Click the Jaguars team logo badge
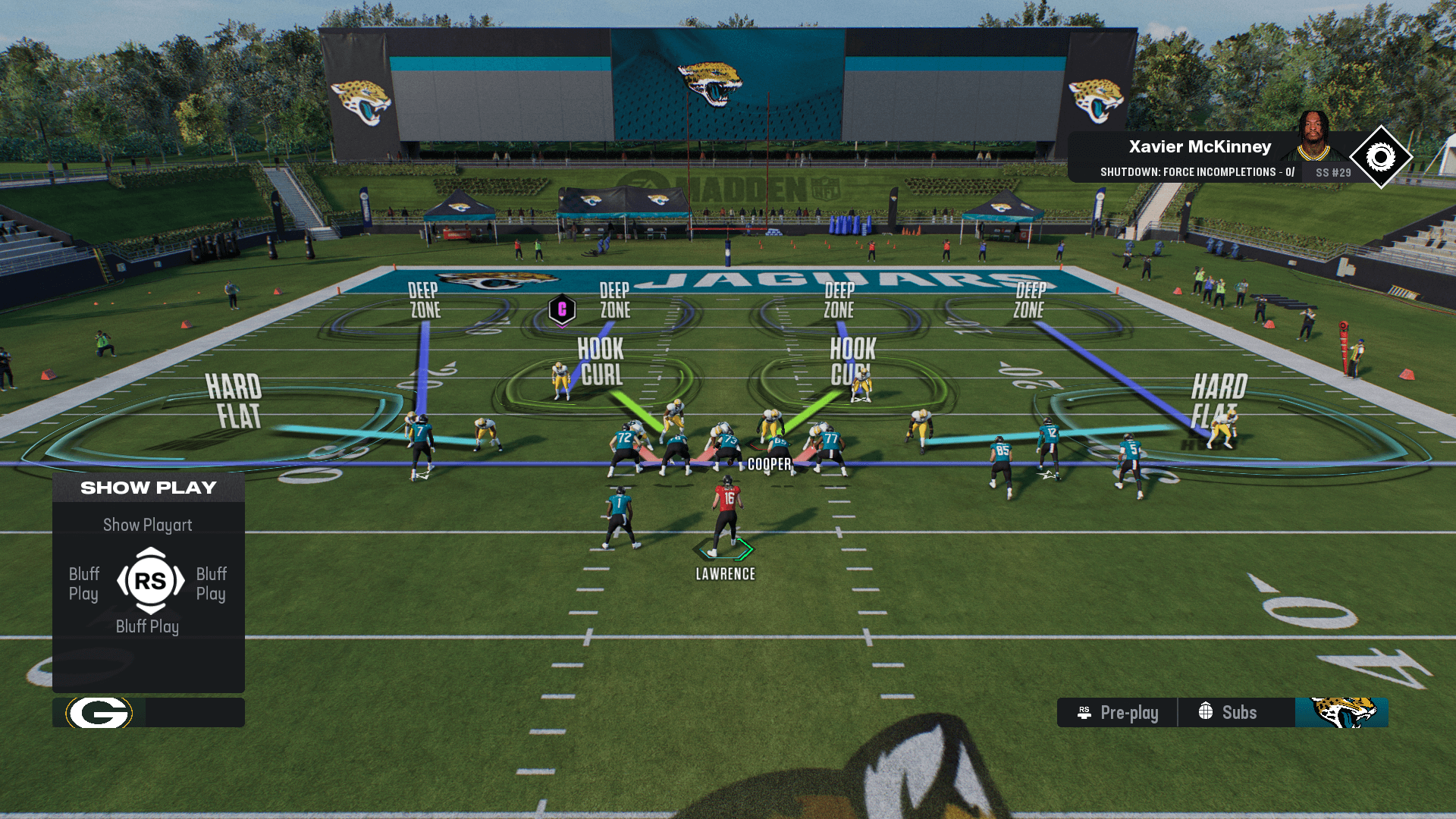Screen dimensions: 1456x819 pos(1341,713)
